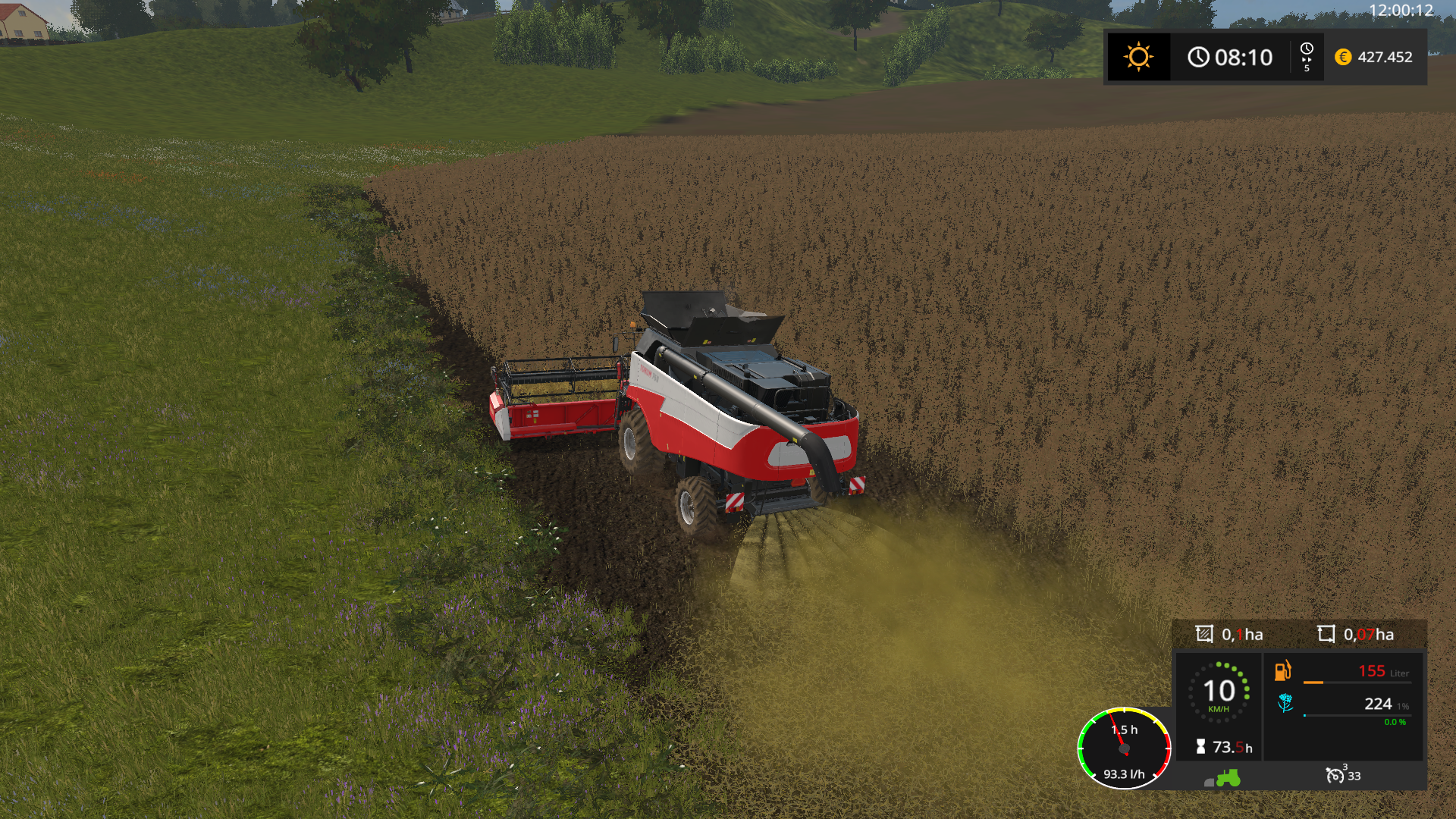The image size is (1456, 819).
Task: Click the sun weather icon
Action: 1138,57
